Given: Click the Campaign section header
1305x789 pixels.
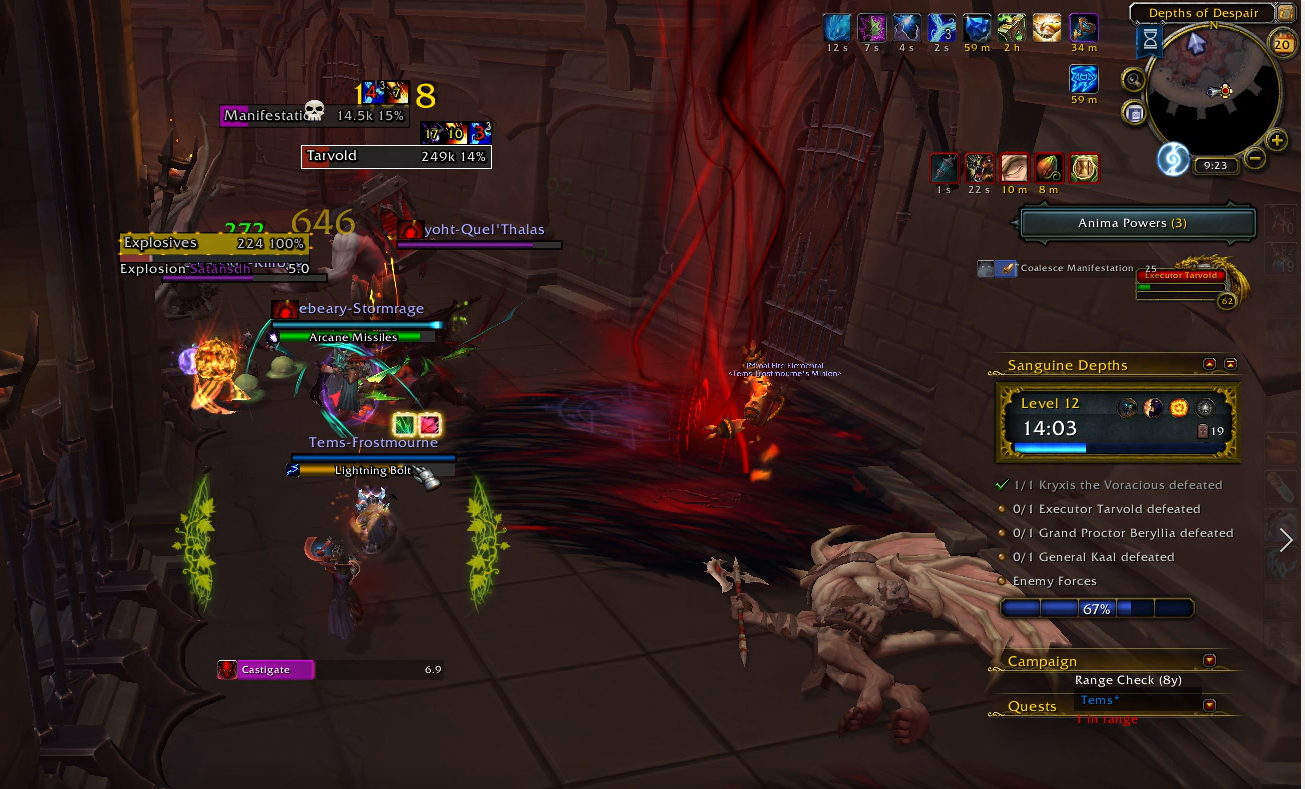Looking at the screenshot, I should click(x=1042, y=661).
